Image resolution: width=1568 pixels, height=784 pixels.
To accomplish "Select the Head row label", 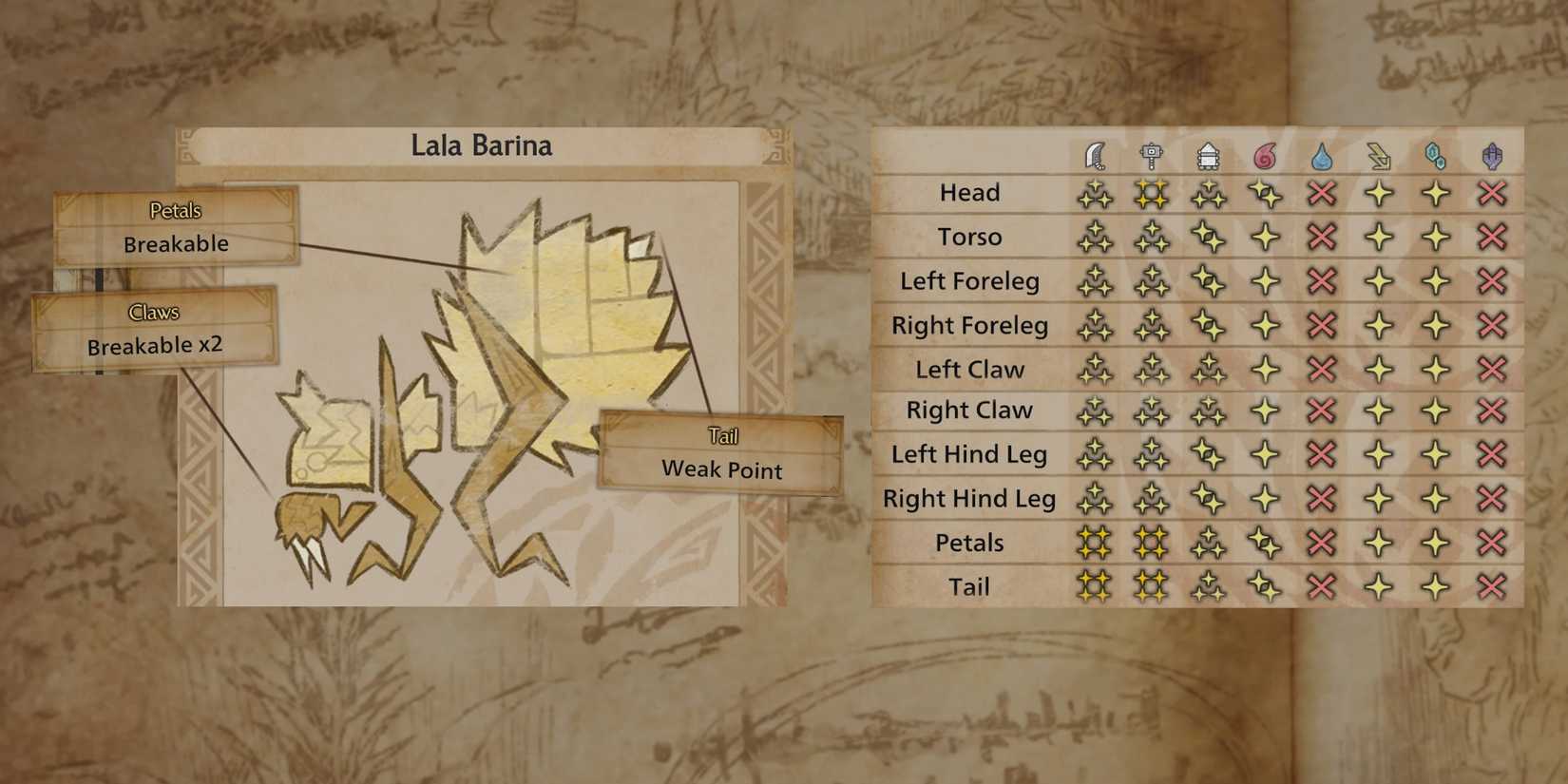I will pyautogui.click(x=969, y=192).
